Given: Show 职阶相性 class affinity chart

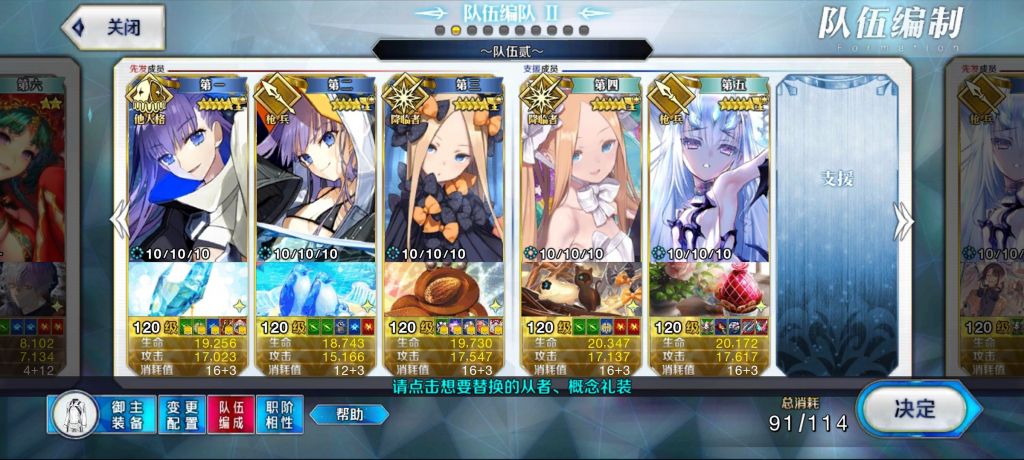Looking at the screenshot, I should tap(280, 414).
